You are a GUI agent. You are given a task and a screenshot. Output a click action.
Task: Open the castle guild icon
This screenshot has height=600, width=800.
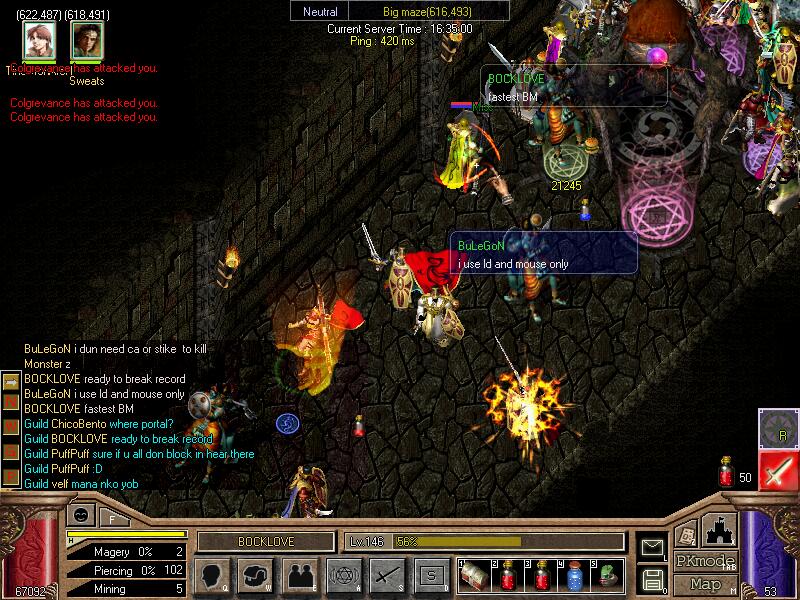[x=721, y=528]
